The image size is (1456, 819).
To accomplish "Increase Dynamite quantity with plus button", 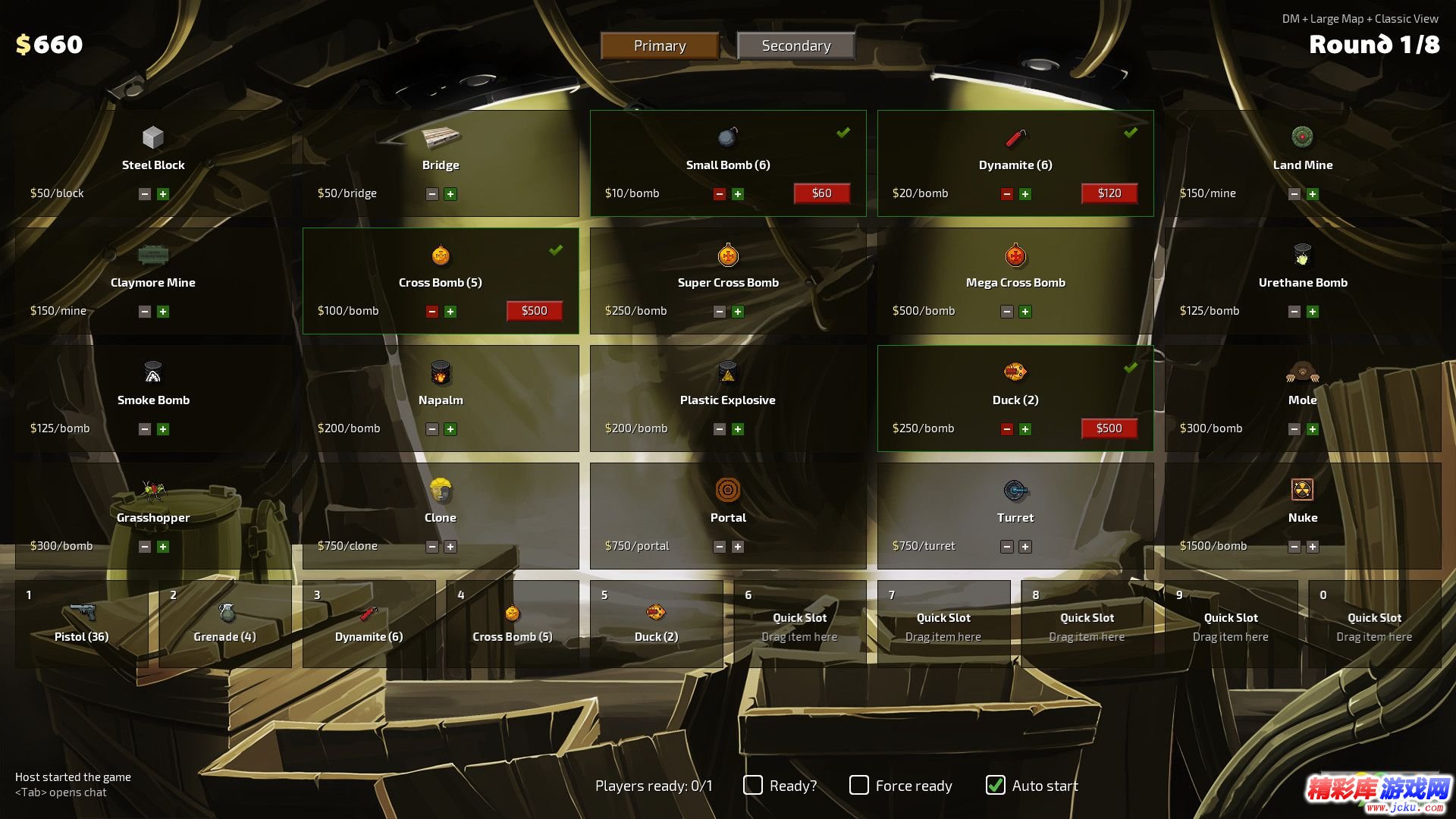I will click(1025, 194).
